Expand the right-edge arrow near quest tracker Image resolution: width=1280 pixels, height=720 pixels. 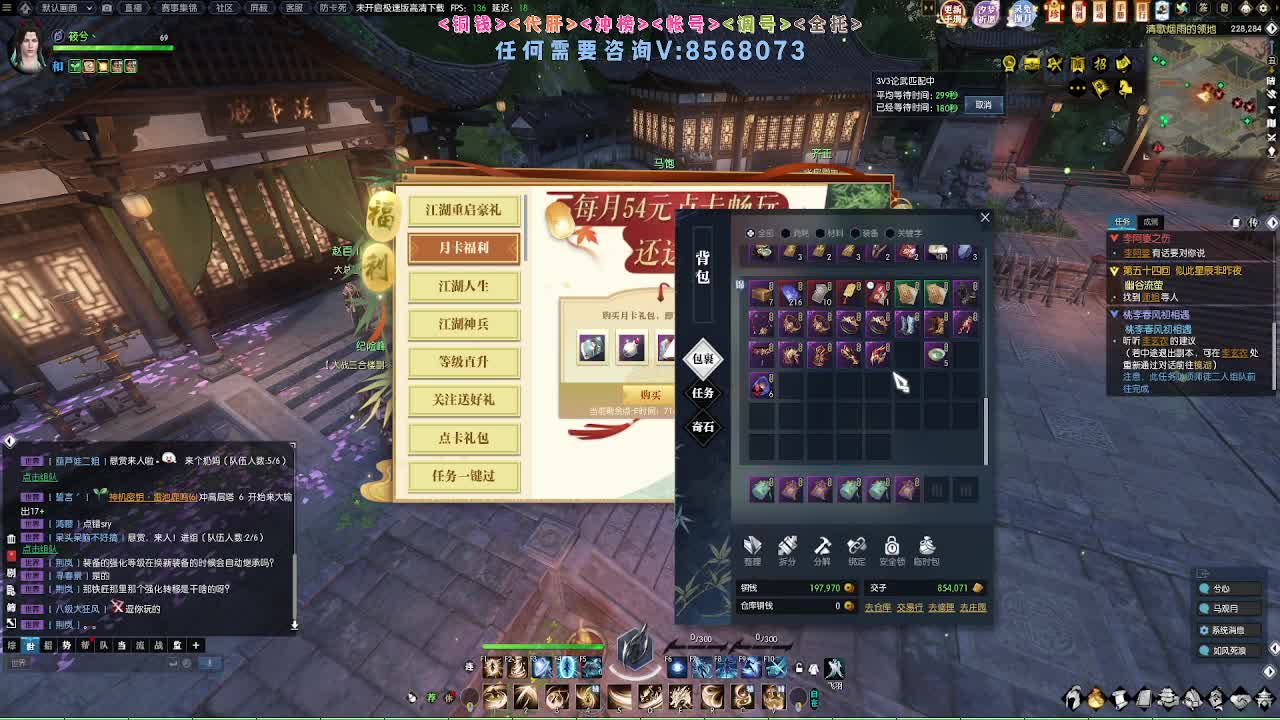1272,222
